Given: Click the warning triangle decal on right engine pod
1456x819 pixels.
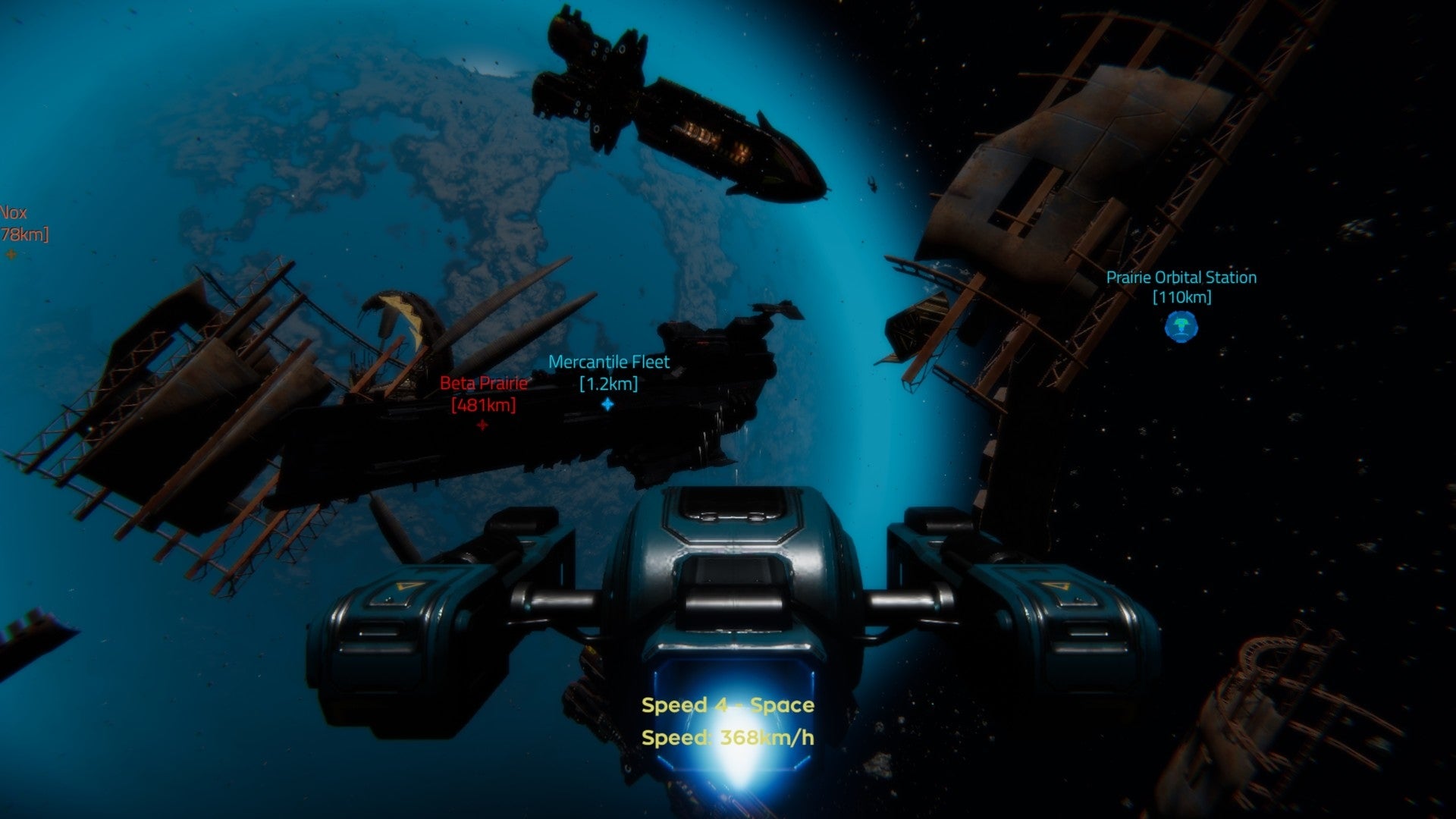Looking at the screenshot, I should click(1054, 585).
